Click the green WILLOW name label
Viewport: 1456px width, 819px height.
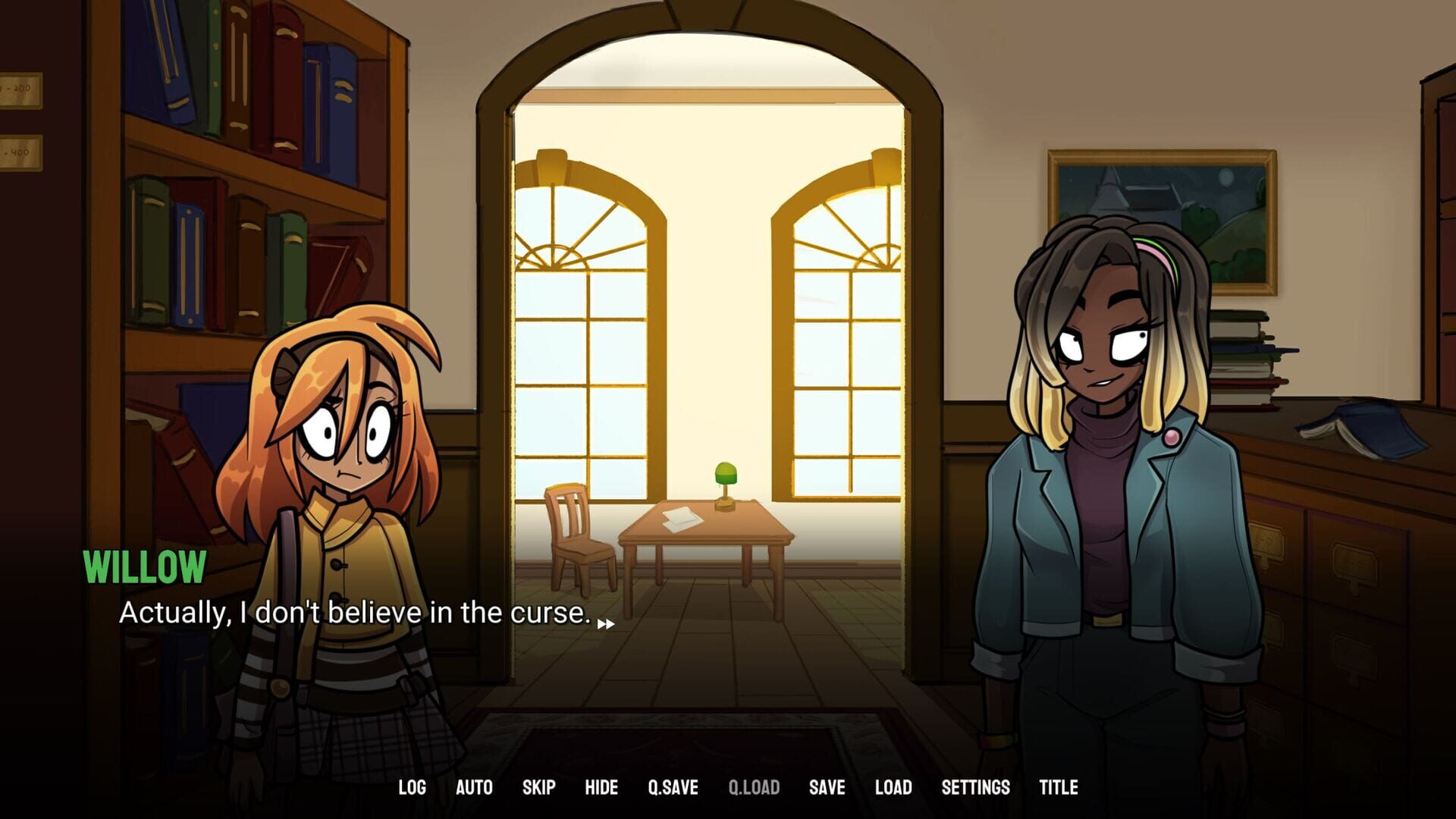146,565
